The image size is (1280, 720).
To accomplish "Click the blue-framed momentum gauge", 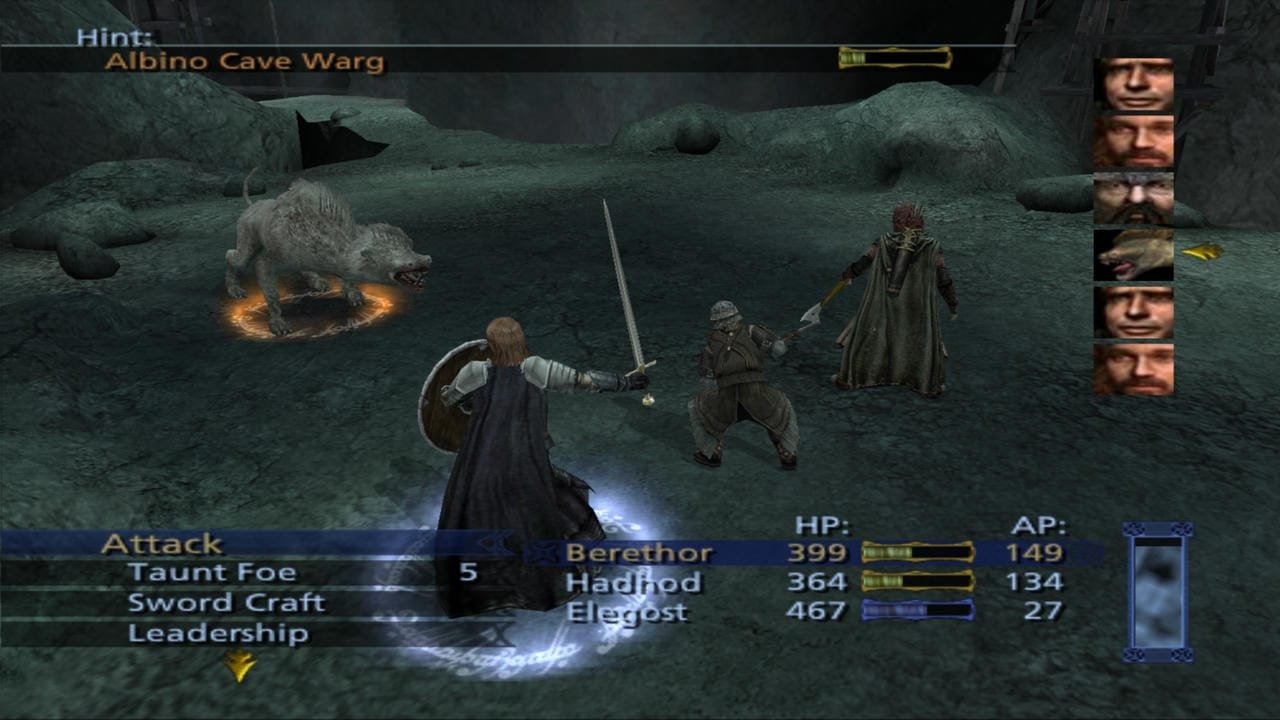I will (x=1158, y=592).
